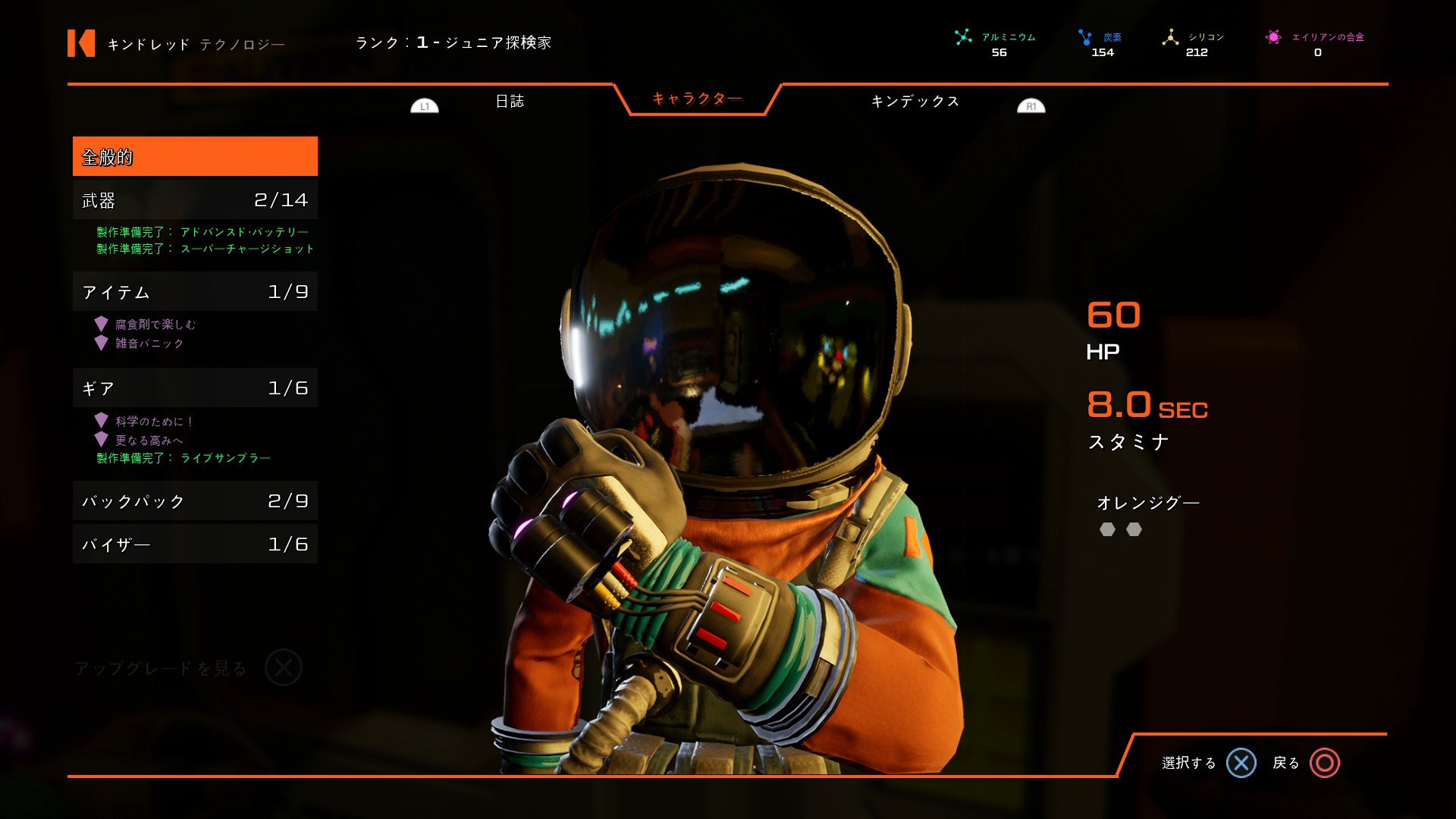Open the 武器 upgrade category

(x=195, y=200)
